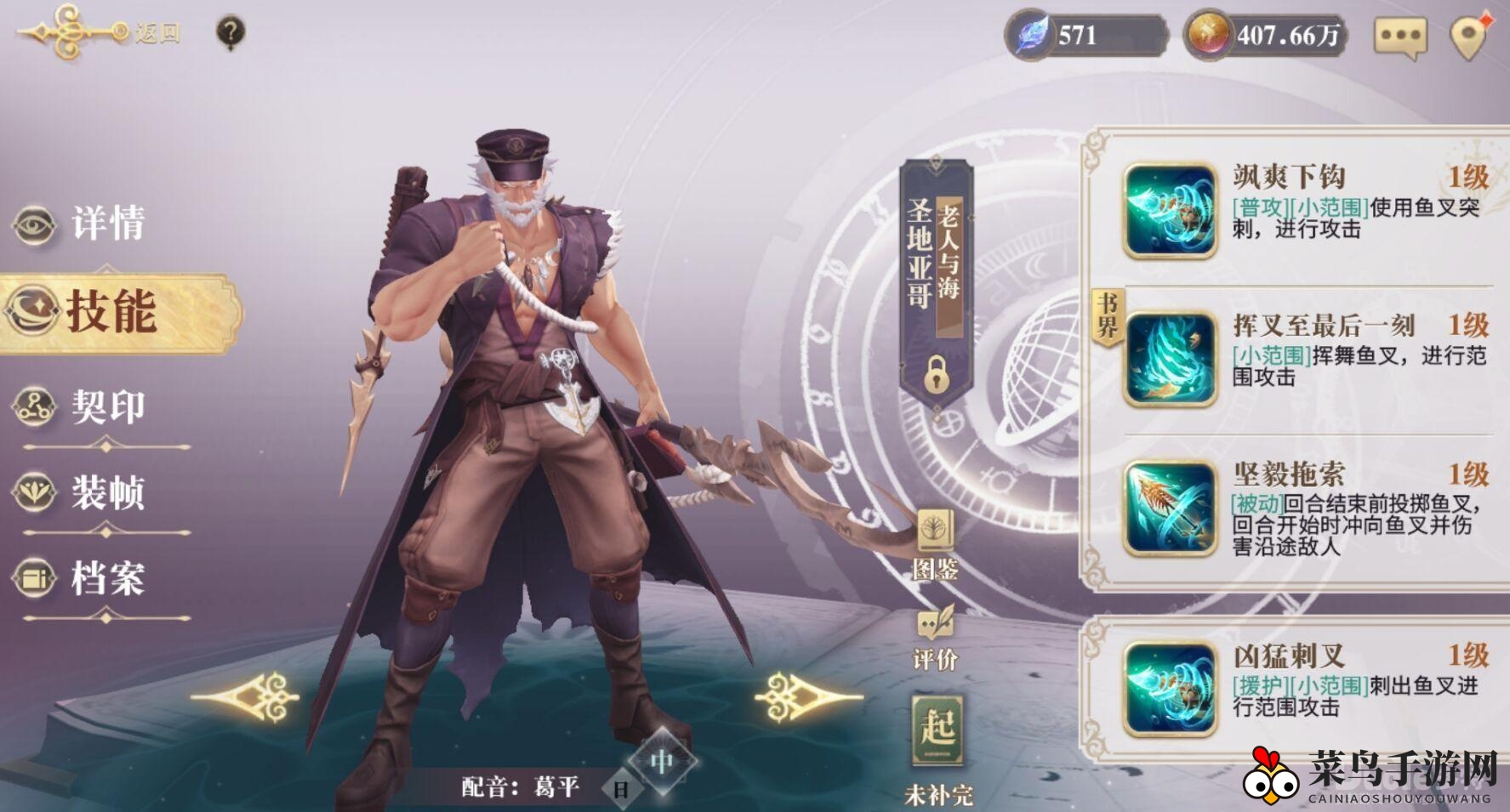Show the previous character with left arrow

click(x=246, y=697)
